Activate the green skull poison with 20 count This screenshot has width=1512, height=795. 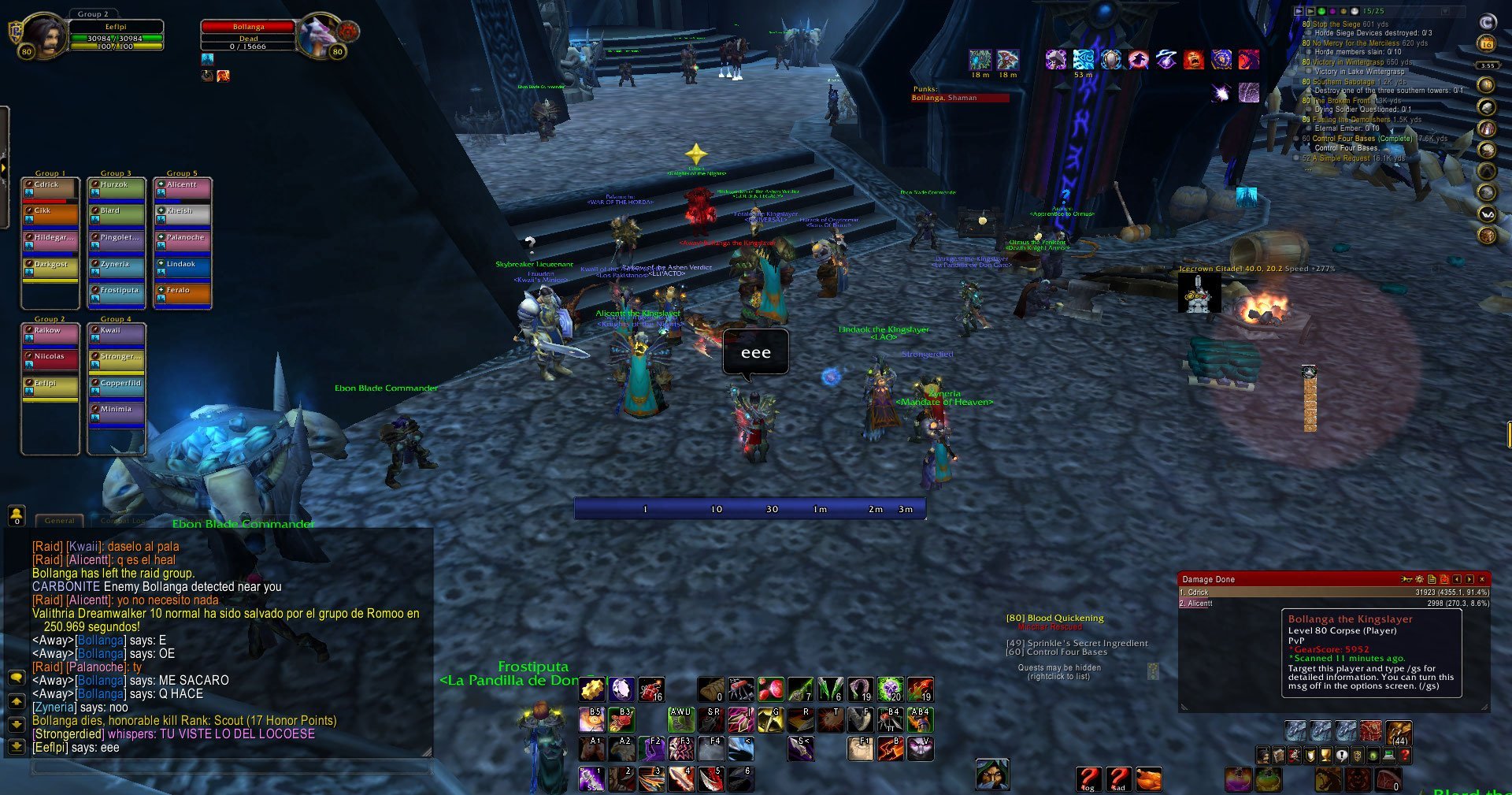[890, 690]
